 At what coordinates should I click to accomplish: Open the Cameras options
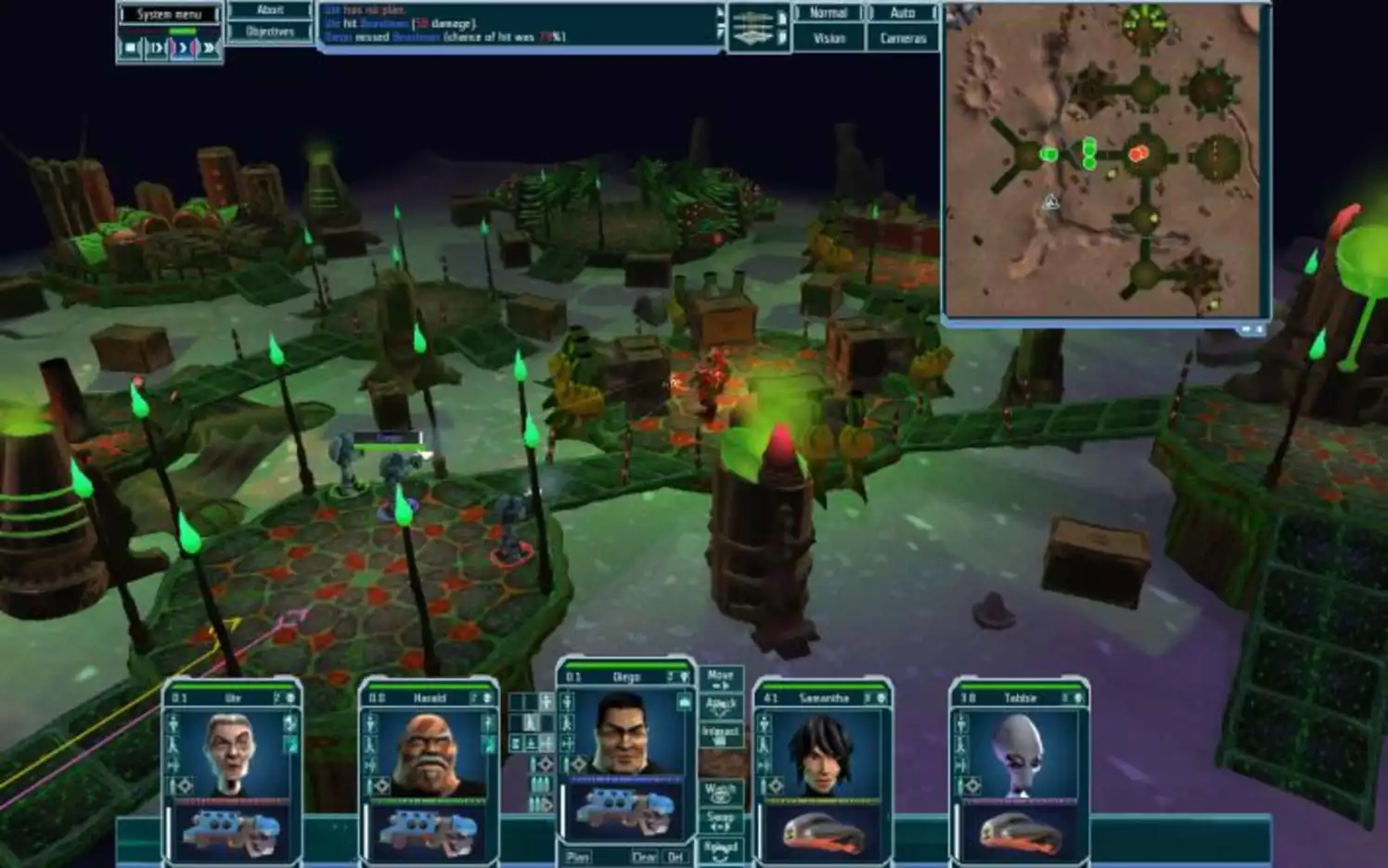pyautogui.click(x=903, y=38)
